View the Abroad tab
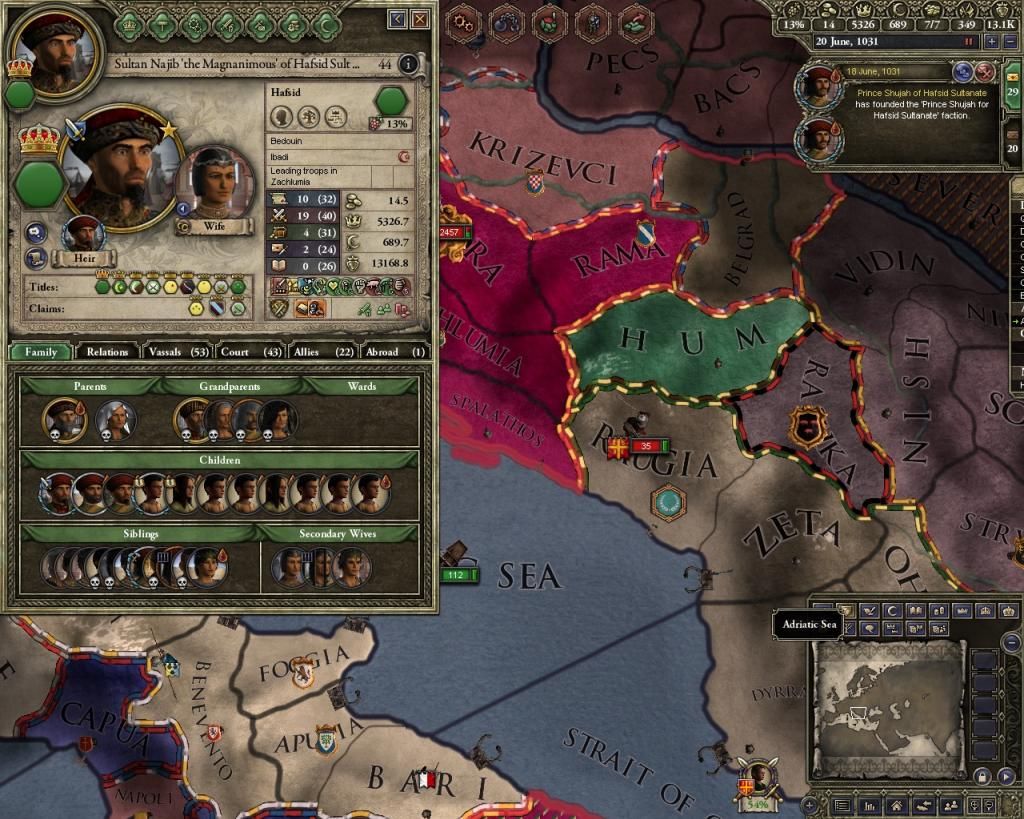 (389, 351)
